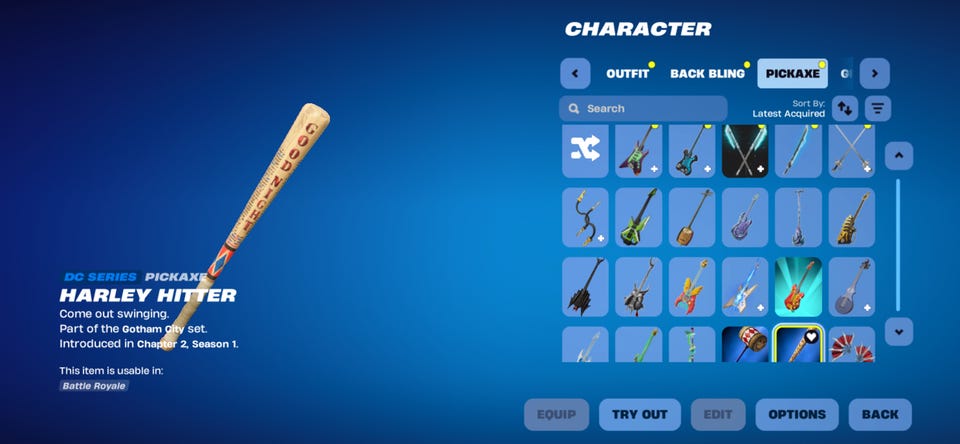Open the Options menu

pos(797,414)
